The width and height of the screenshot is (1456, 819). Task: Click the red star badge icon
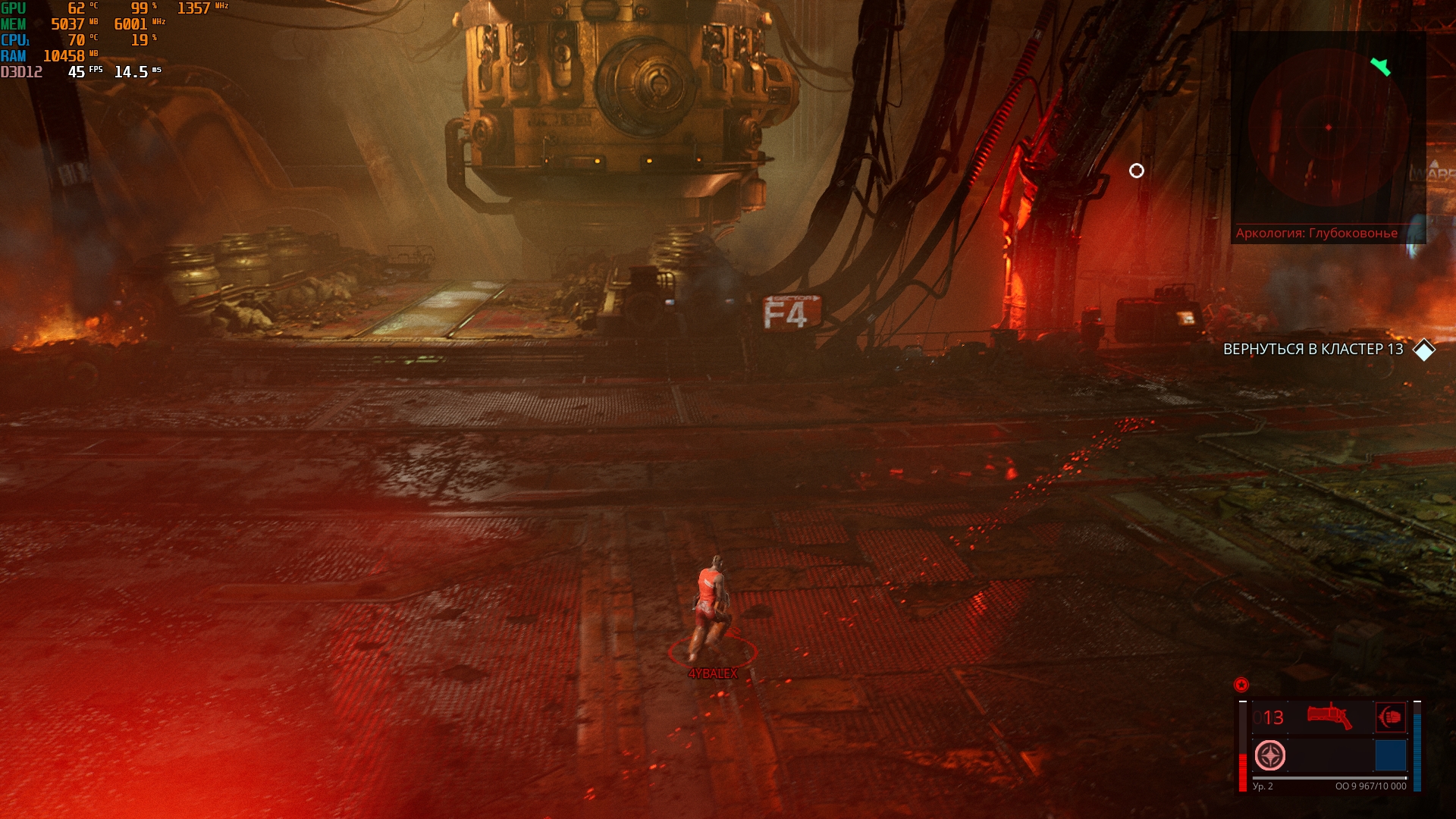point(1241,685)
